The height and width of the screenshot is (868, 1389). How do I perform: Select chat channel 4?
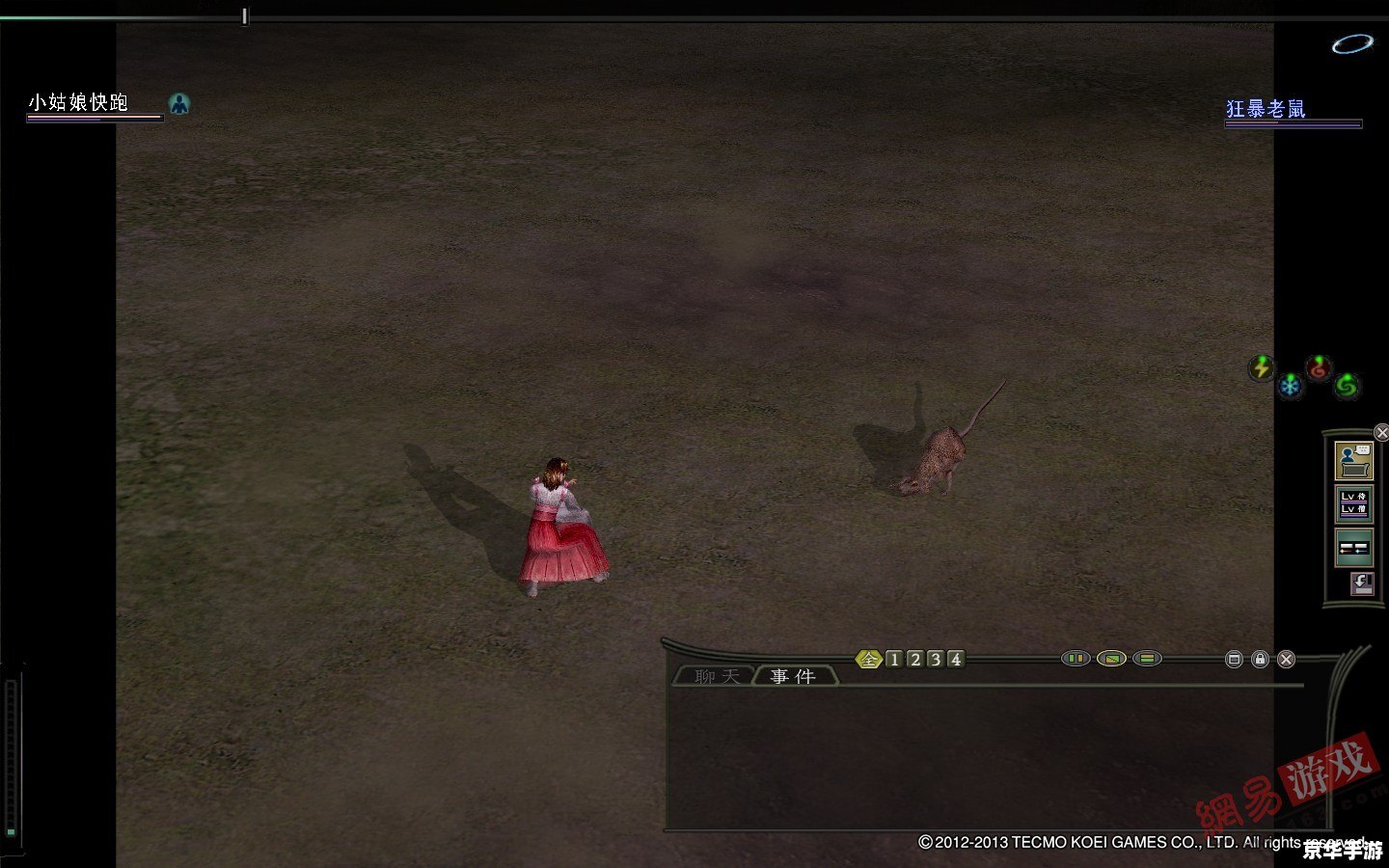[955, 660]
